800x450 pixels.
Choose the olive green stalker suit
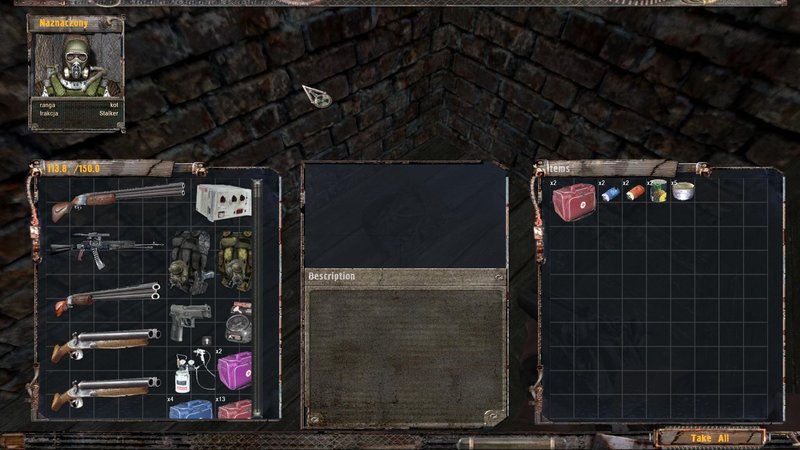point(234,260)
